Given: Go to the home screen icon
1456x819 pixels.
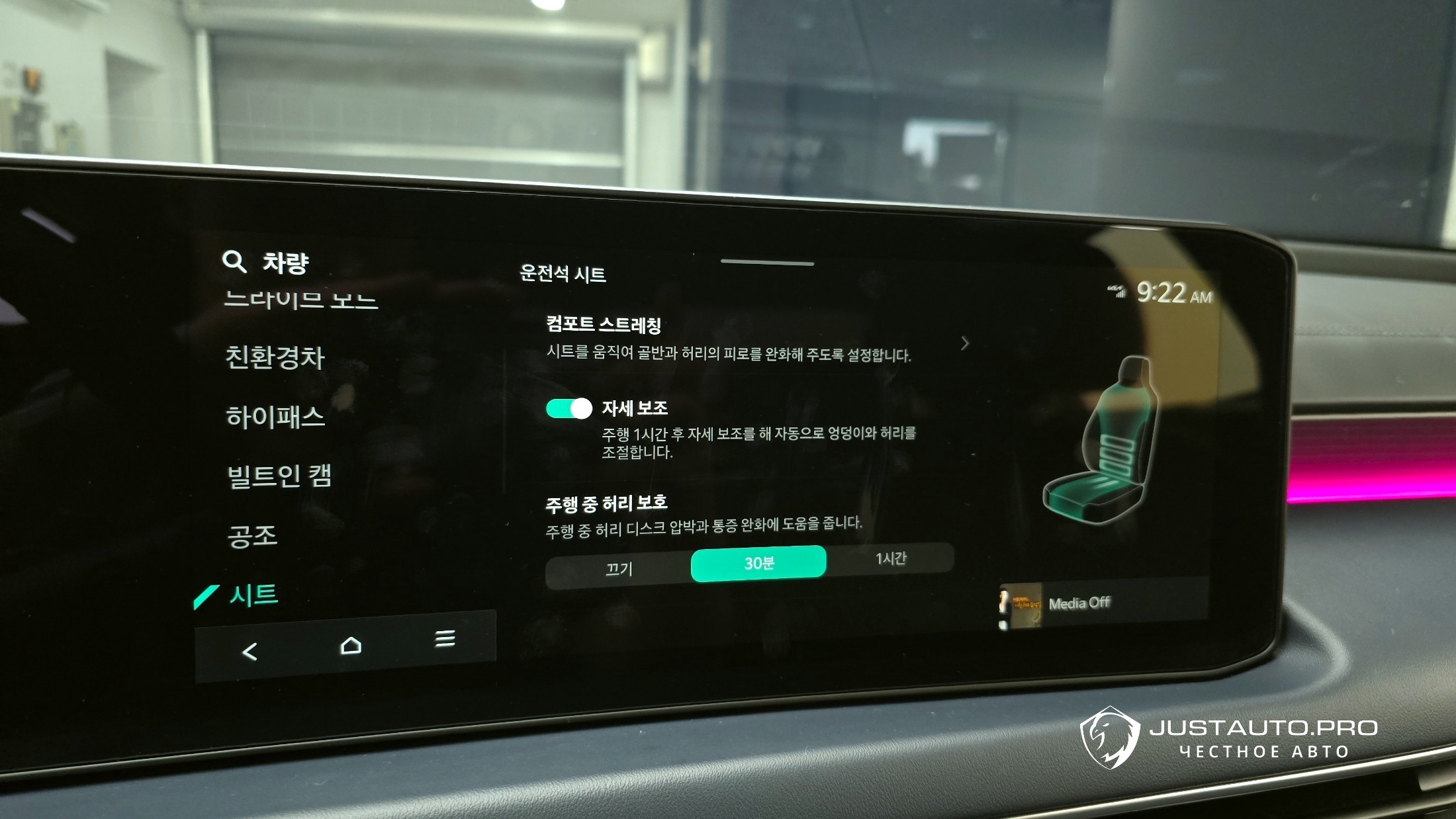Looking at the screenshot, I should [350, 645].
